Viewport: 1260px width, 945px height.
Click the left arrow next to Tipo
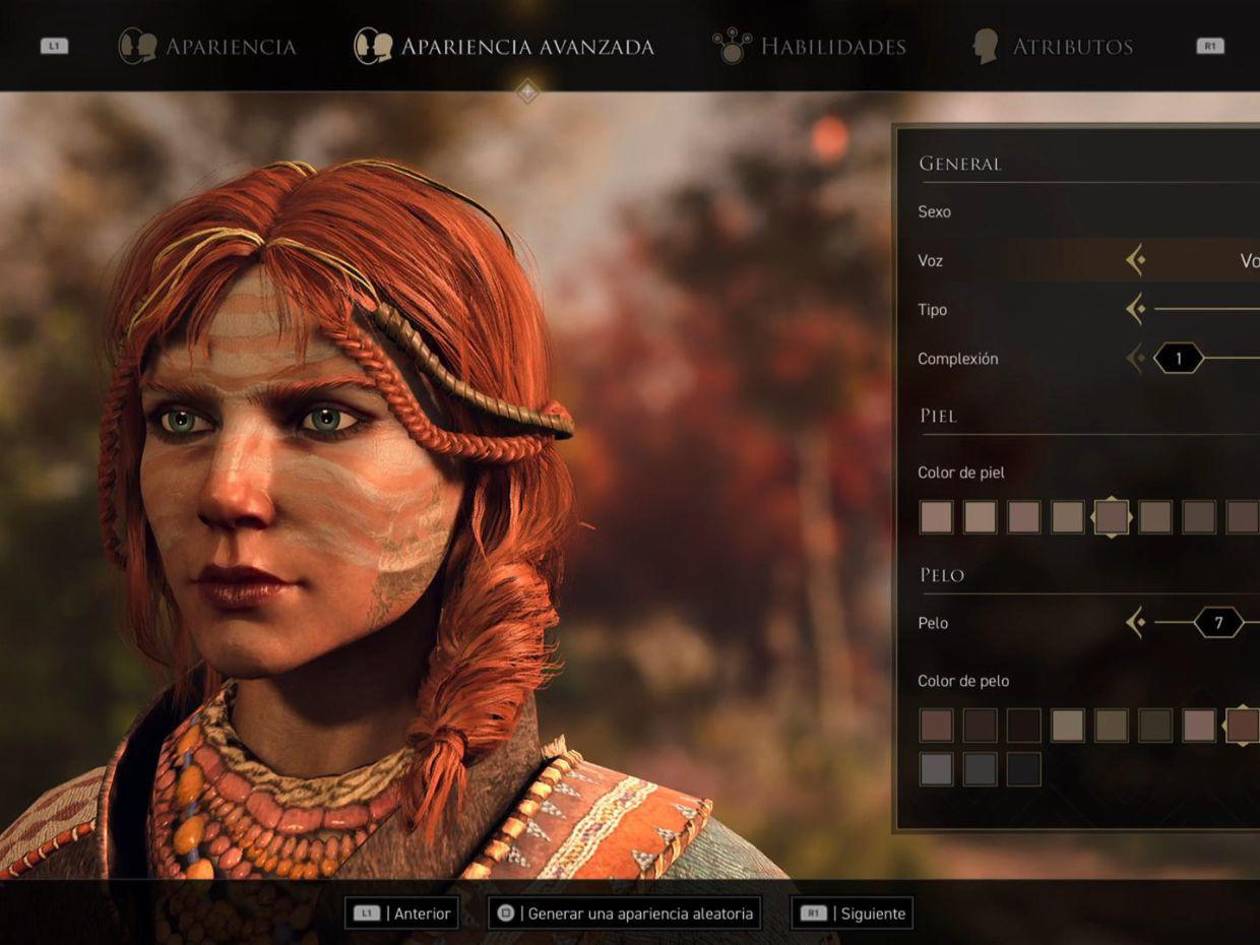coord(1135,309)
